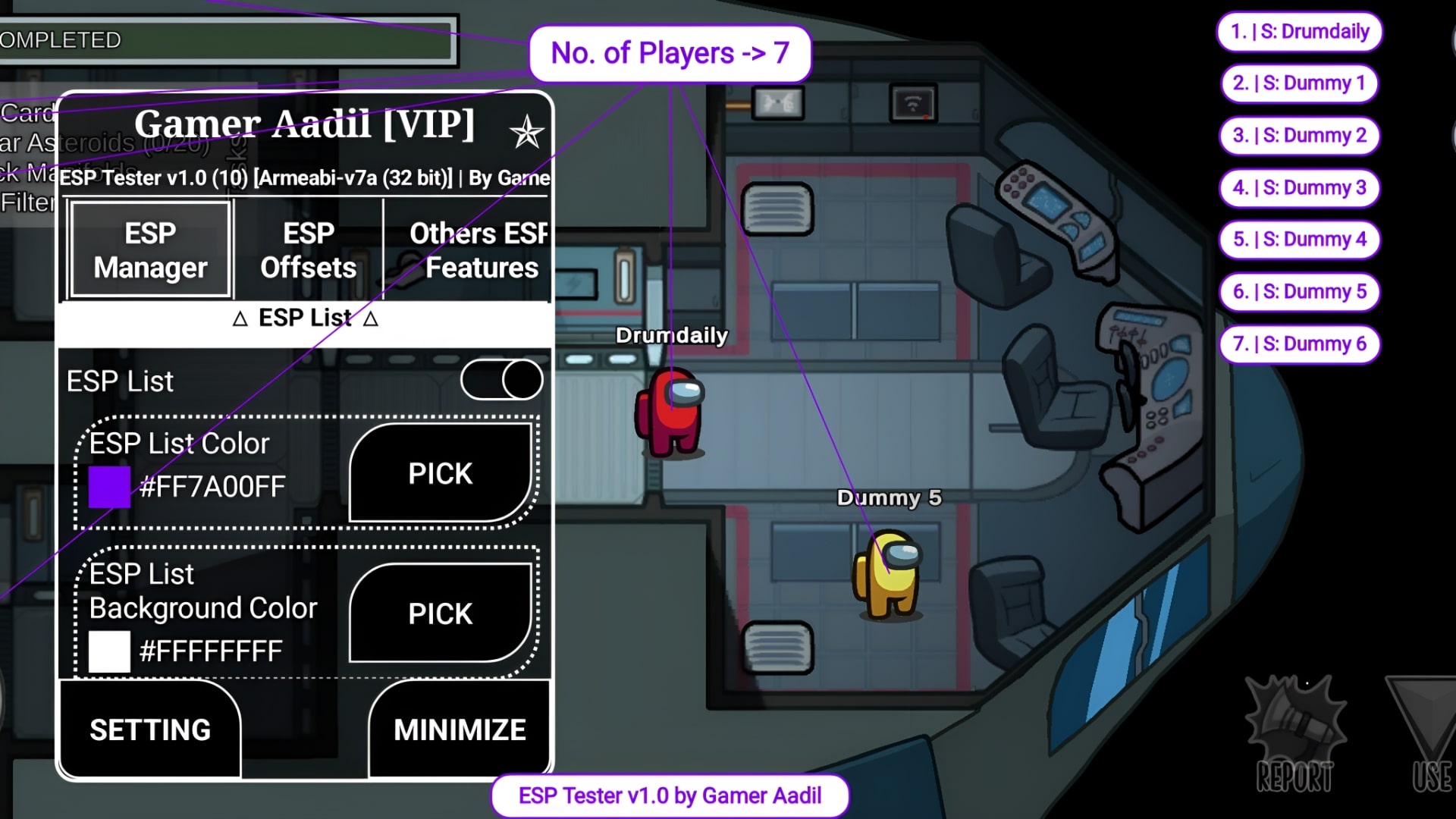Select the S: Drumdaily entry in player list

click(x=1299, y=32)
